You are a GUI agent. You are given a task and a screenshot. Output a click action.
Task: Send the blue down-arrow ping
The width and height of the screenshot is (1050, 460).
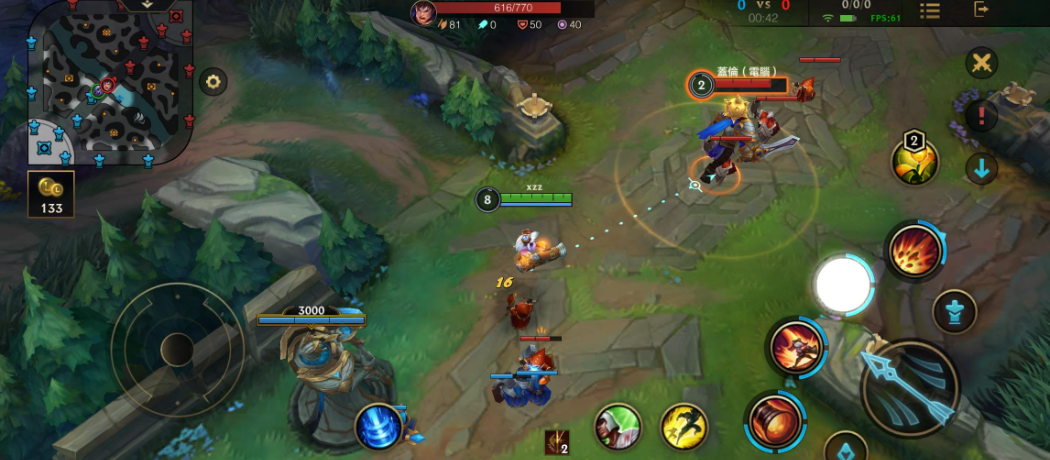pyautogui.click(x=982, y=168)
